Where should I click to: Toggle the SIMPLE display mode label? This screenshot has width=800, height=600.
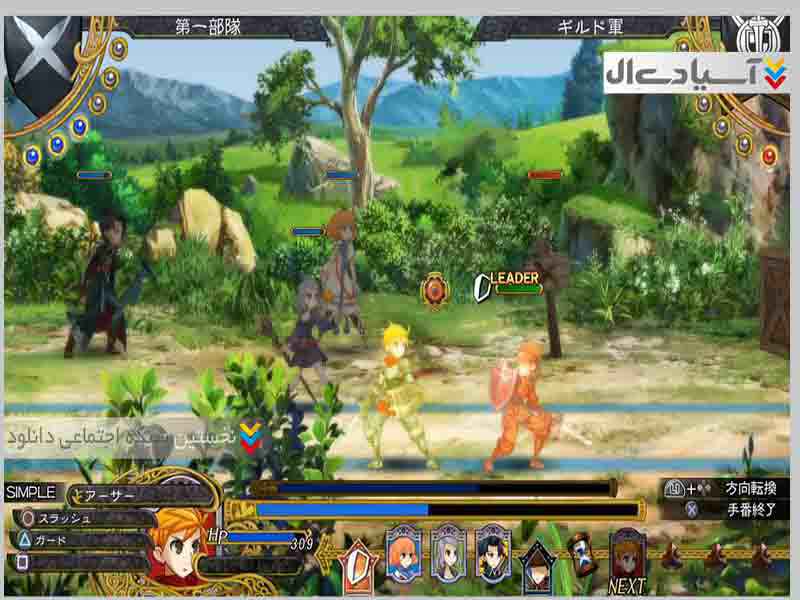tap(32, 492)
